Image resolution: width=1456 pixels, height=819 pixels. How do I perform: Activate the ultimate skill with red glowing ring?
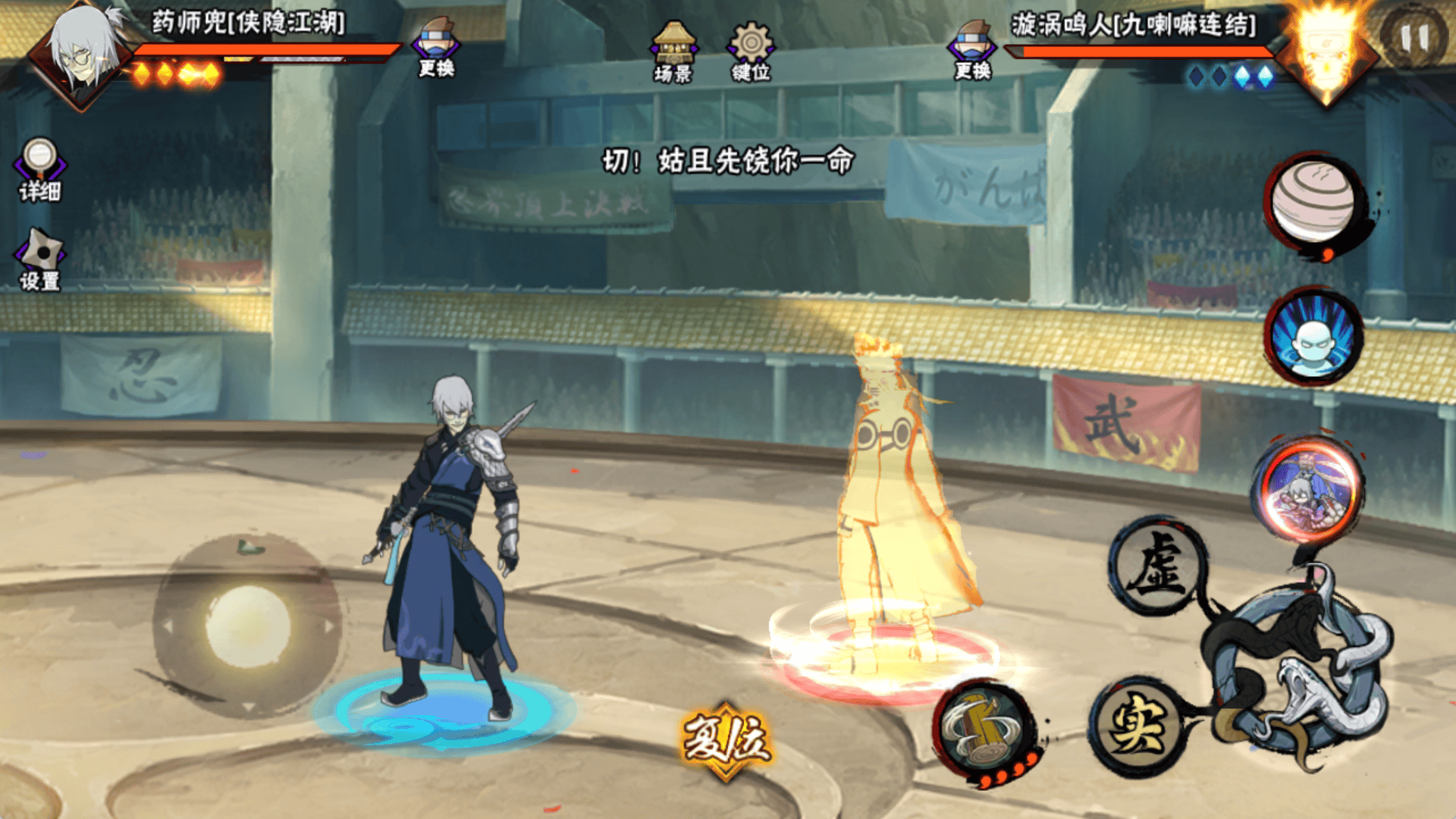[x=1308, y=489]
